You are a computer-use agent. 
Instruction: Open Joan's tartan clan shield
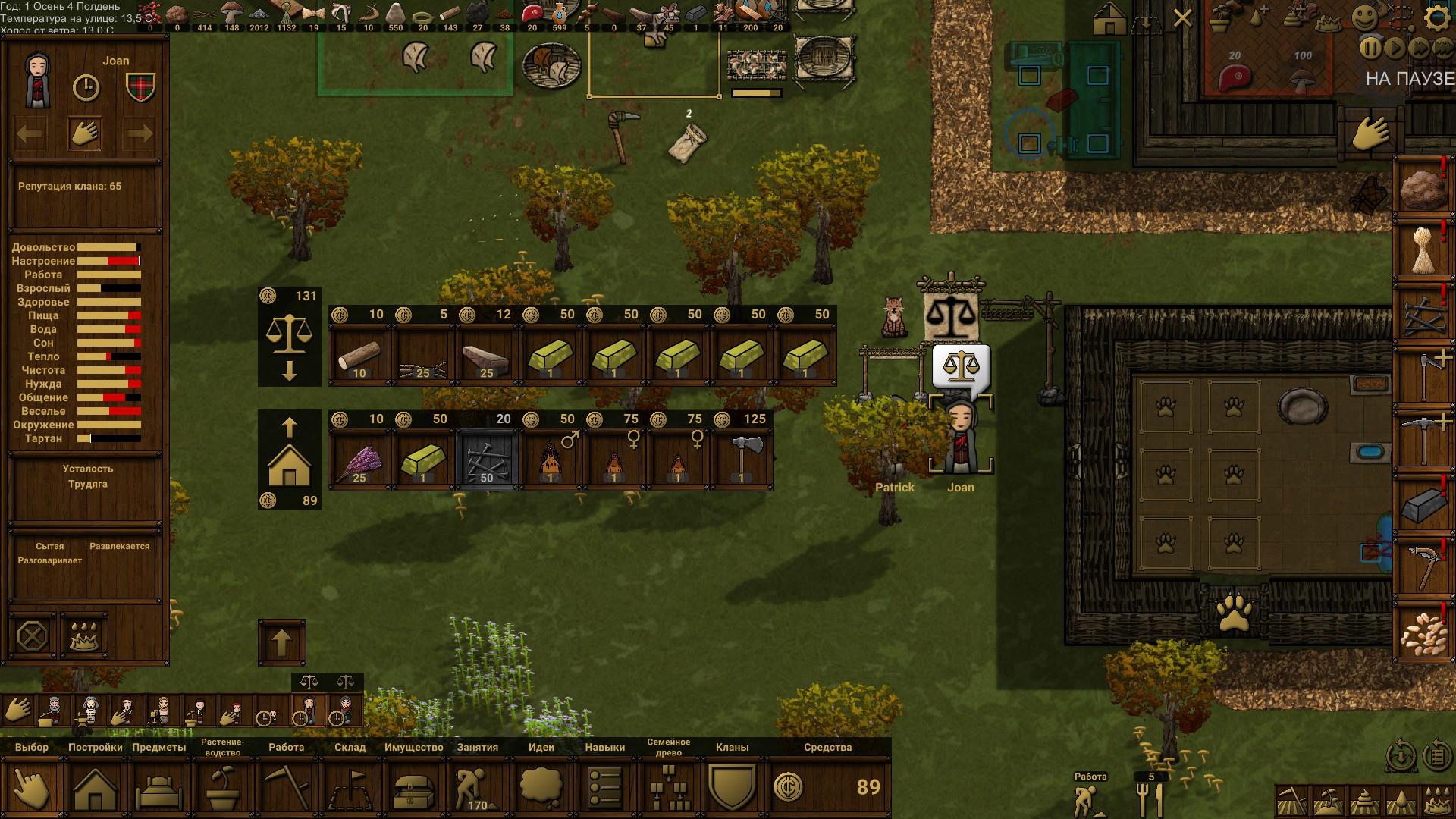(x=140, y=87)
